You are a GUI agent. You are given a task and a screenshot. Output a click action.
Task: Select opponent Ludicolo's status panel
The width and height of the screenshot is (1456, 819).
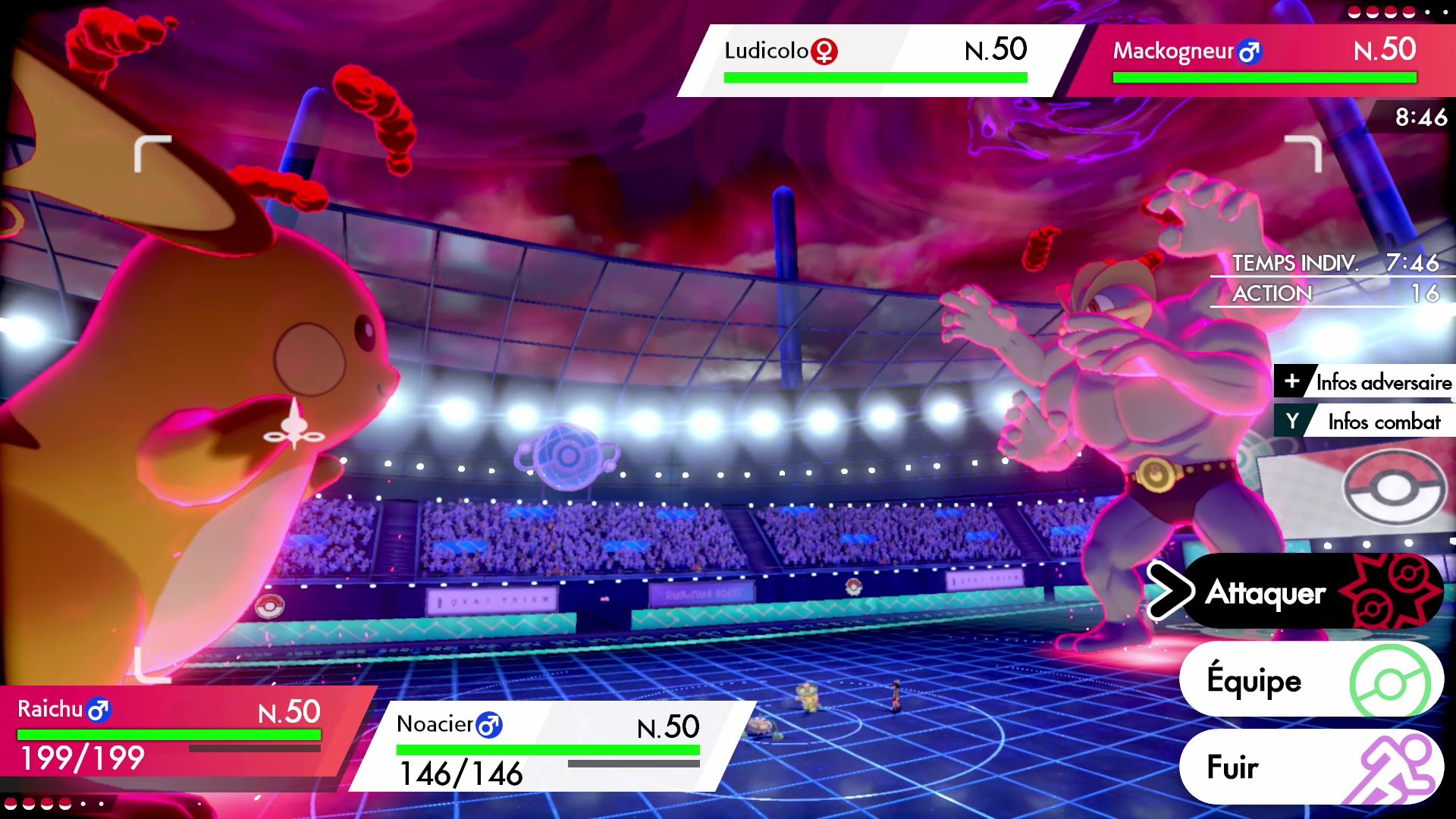[x=876, y=61]
